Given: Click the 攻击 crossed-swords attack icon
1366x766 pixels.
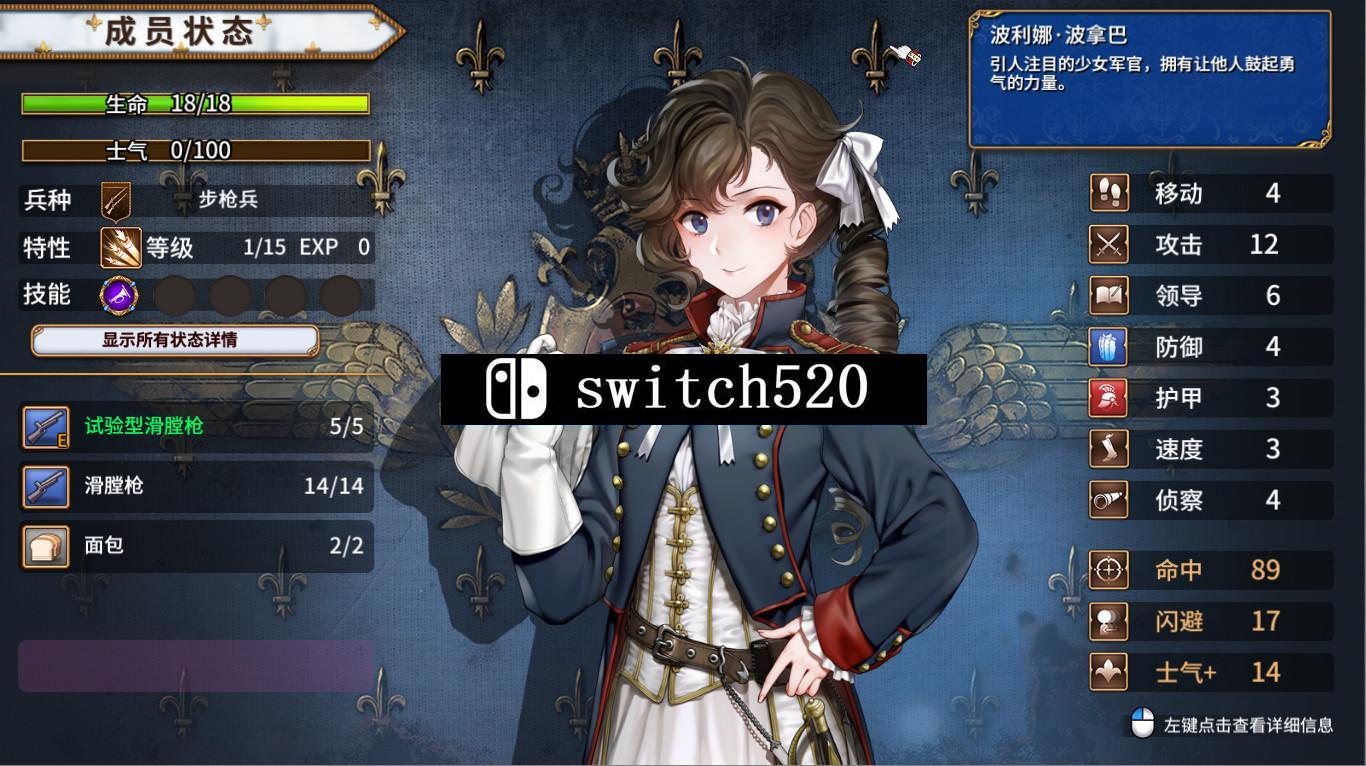Looking at the screenshot, I should [x=1108, y=244].
